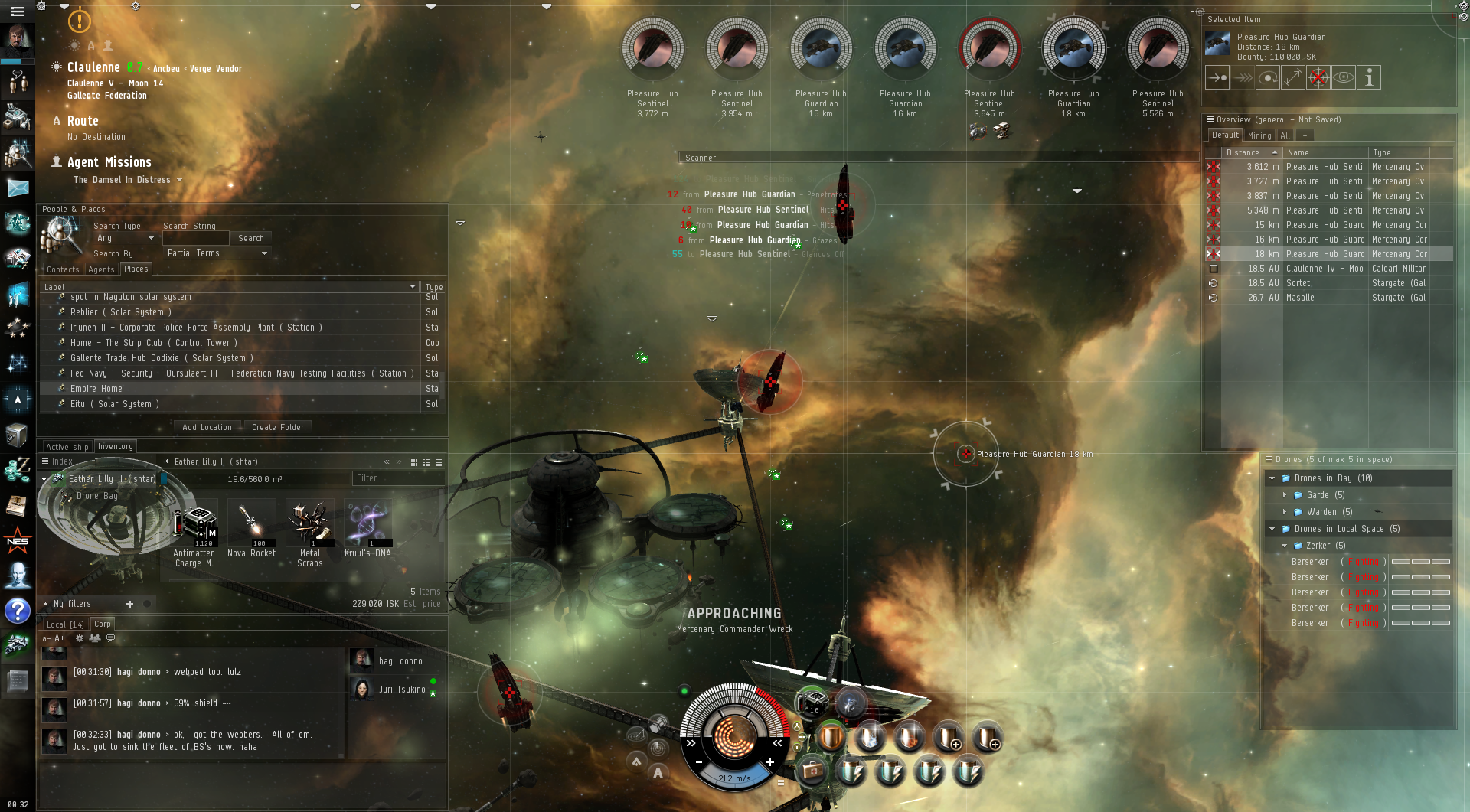Screen dimensions: 1470x812
Task: Open The Damsel In Distress mission dropdown
Action: point(179,181)
